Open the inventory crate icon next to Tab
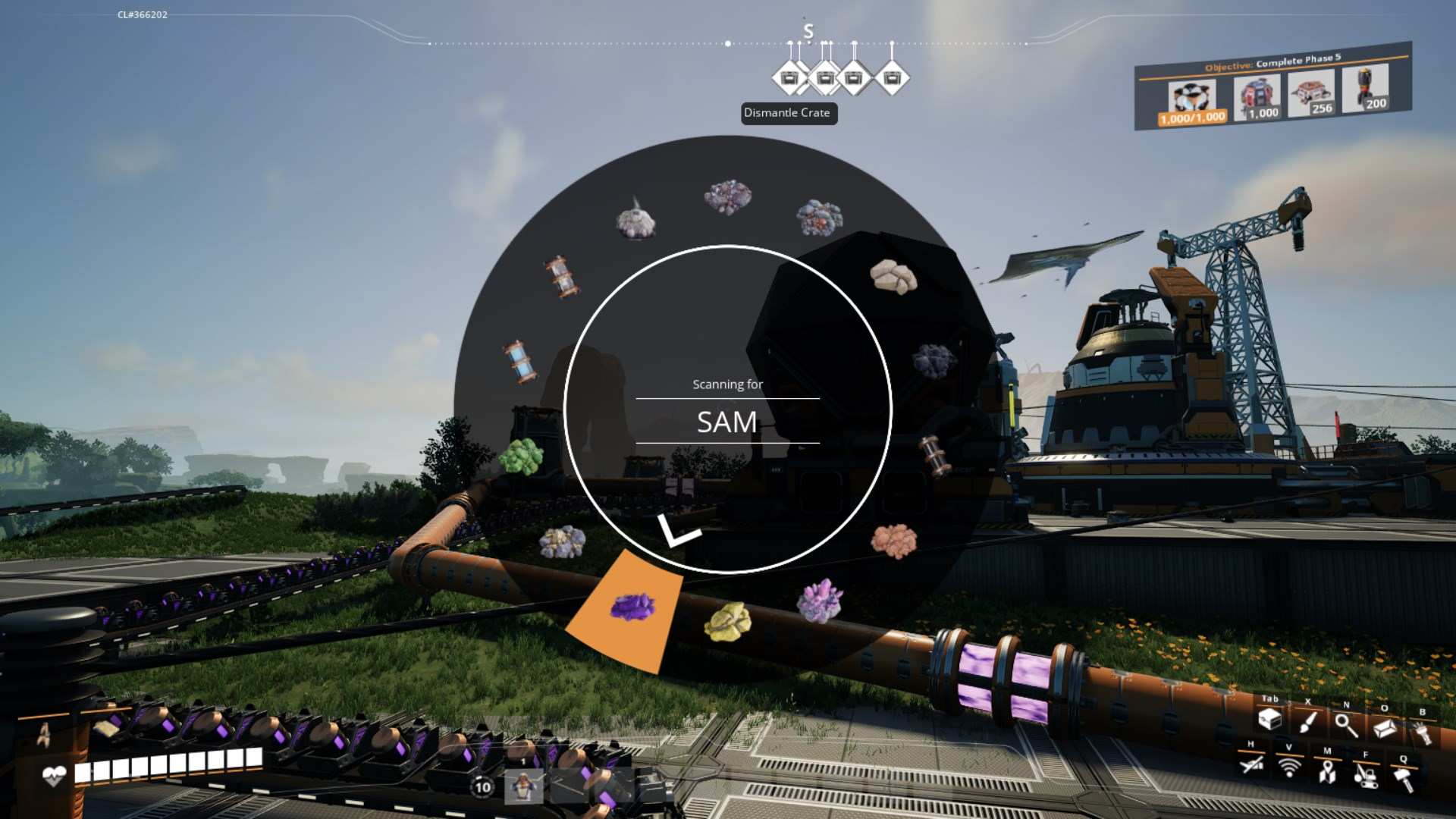 pos(1269,720)
